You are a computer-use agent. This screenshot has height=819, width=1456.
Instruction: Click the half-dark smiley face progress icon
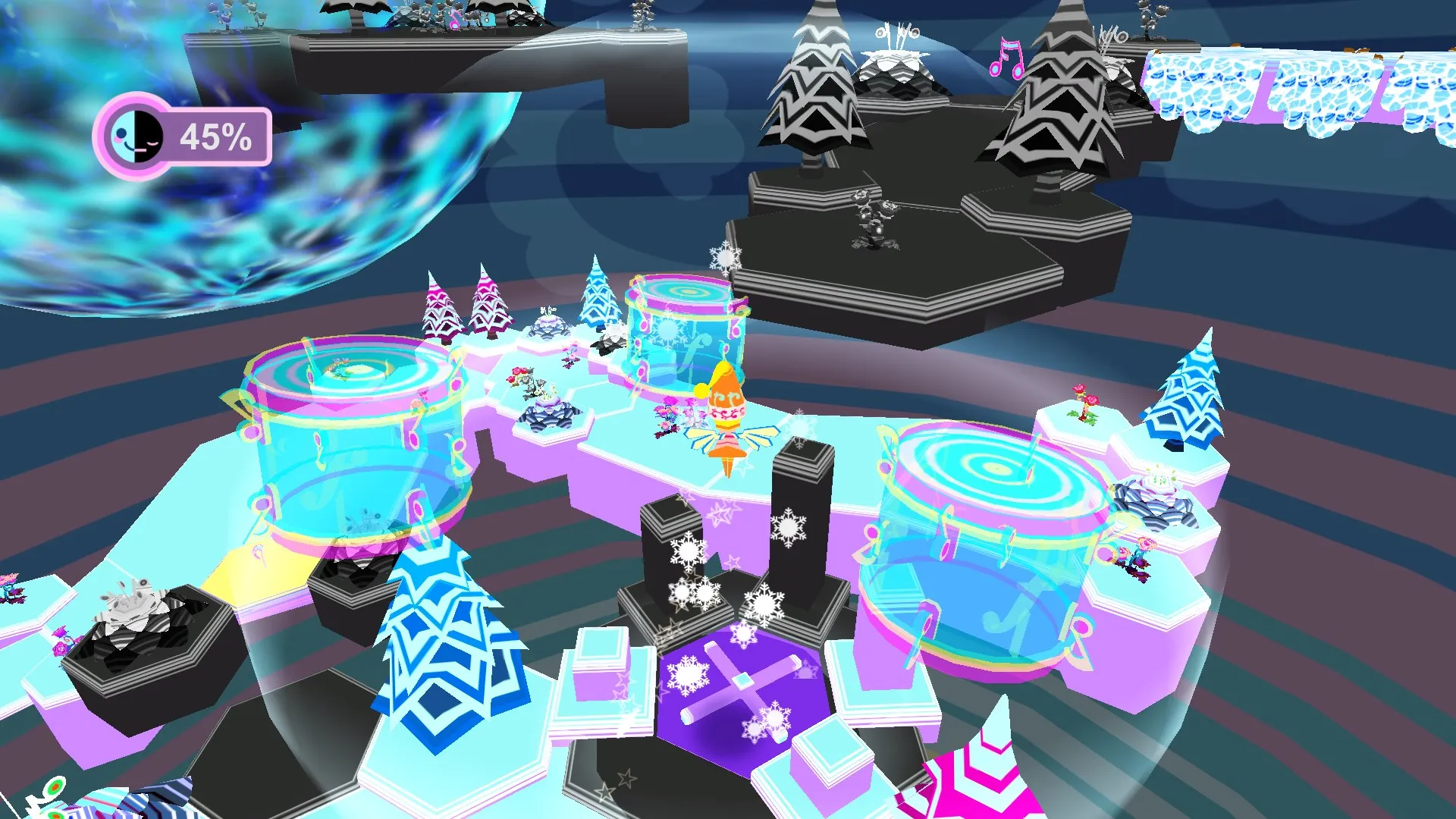pos(136,137)
